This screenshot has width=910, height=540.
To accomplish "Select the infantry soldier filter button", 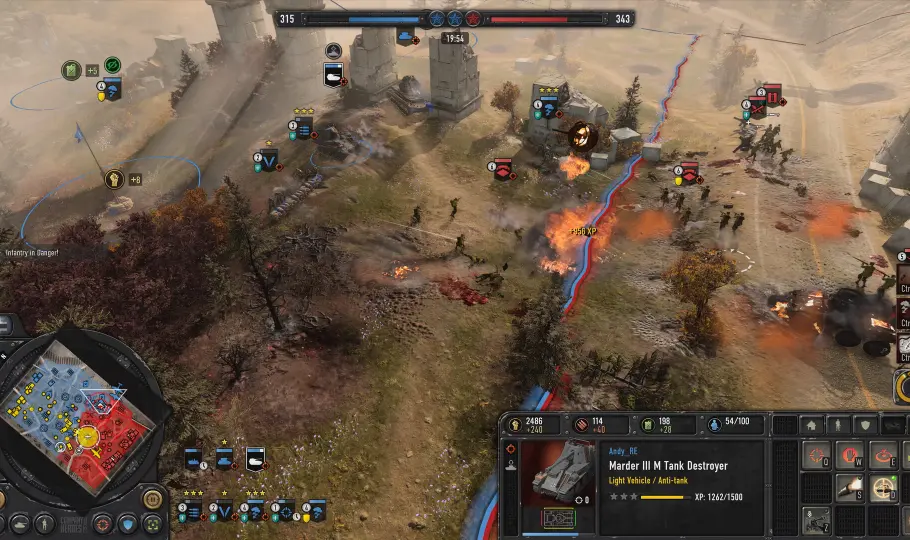I will 44,524.
